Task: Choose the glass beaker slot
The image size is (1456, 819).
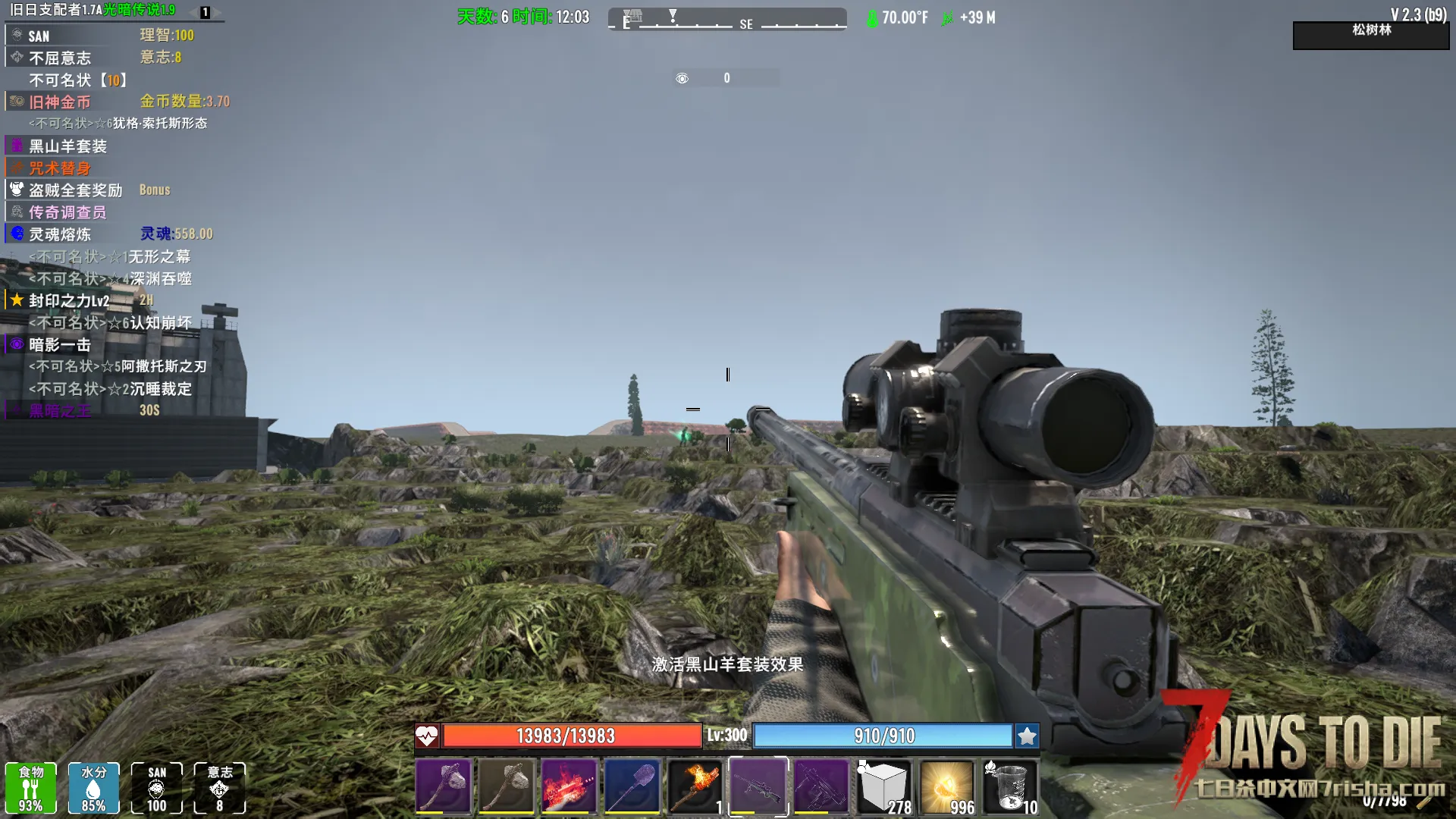Action: [x=1010, y=786]
